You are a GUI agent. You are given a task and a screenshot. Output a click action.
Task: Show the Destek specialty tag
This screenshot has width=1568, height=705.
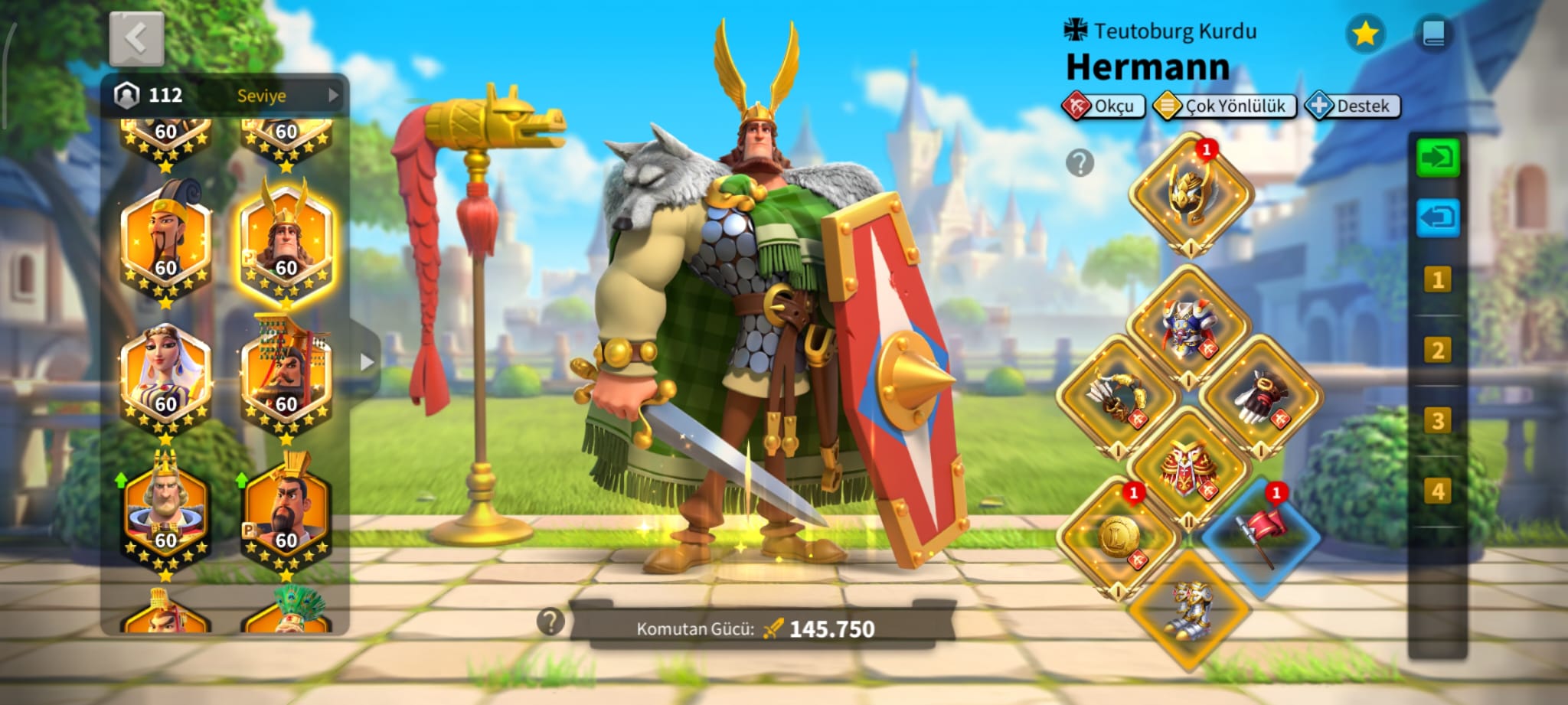[x=1353, y=106]
